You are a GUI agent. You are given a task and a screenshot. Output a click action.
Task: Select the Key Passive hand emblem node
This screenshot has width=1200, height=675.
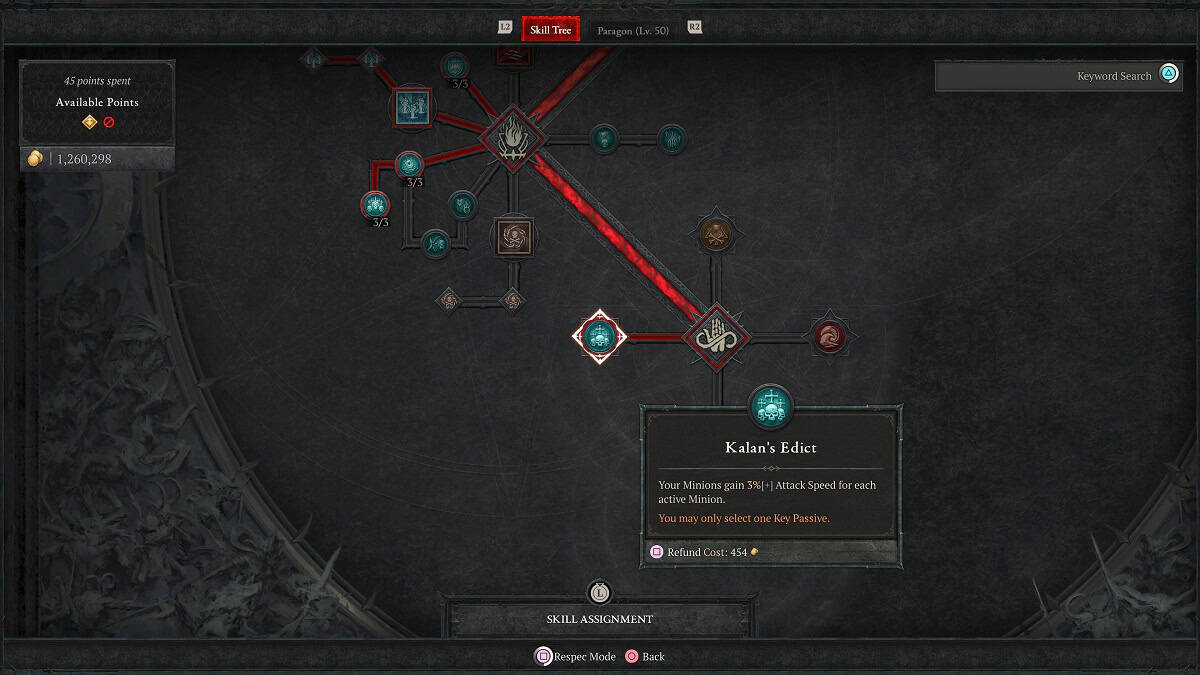716,337
